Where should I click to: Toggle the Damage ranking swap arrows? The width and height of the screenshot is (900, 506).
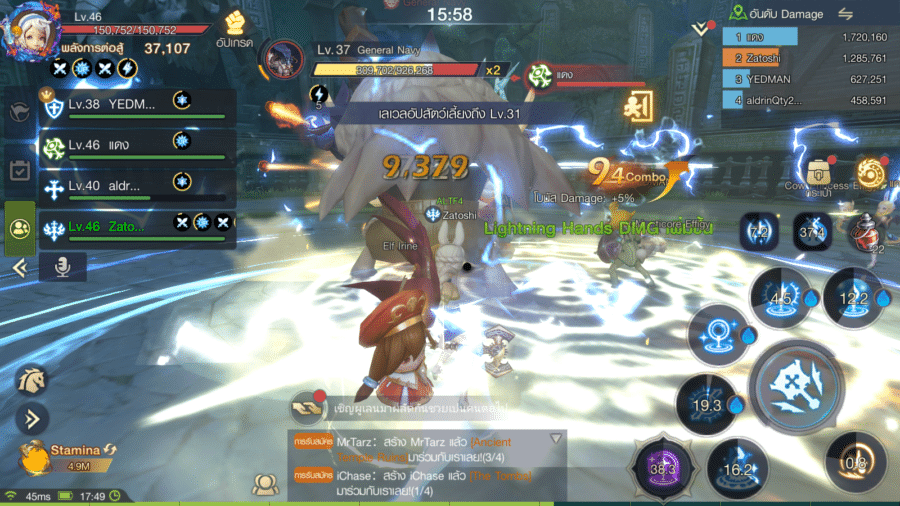(845, 14)
